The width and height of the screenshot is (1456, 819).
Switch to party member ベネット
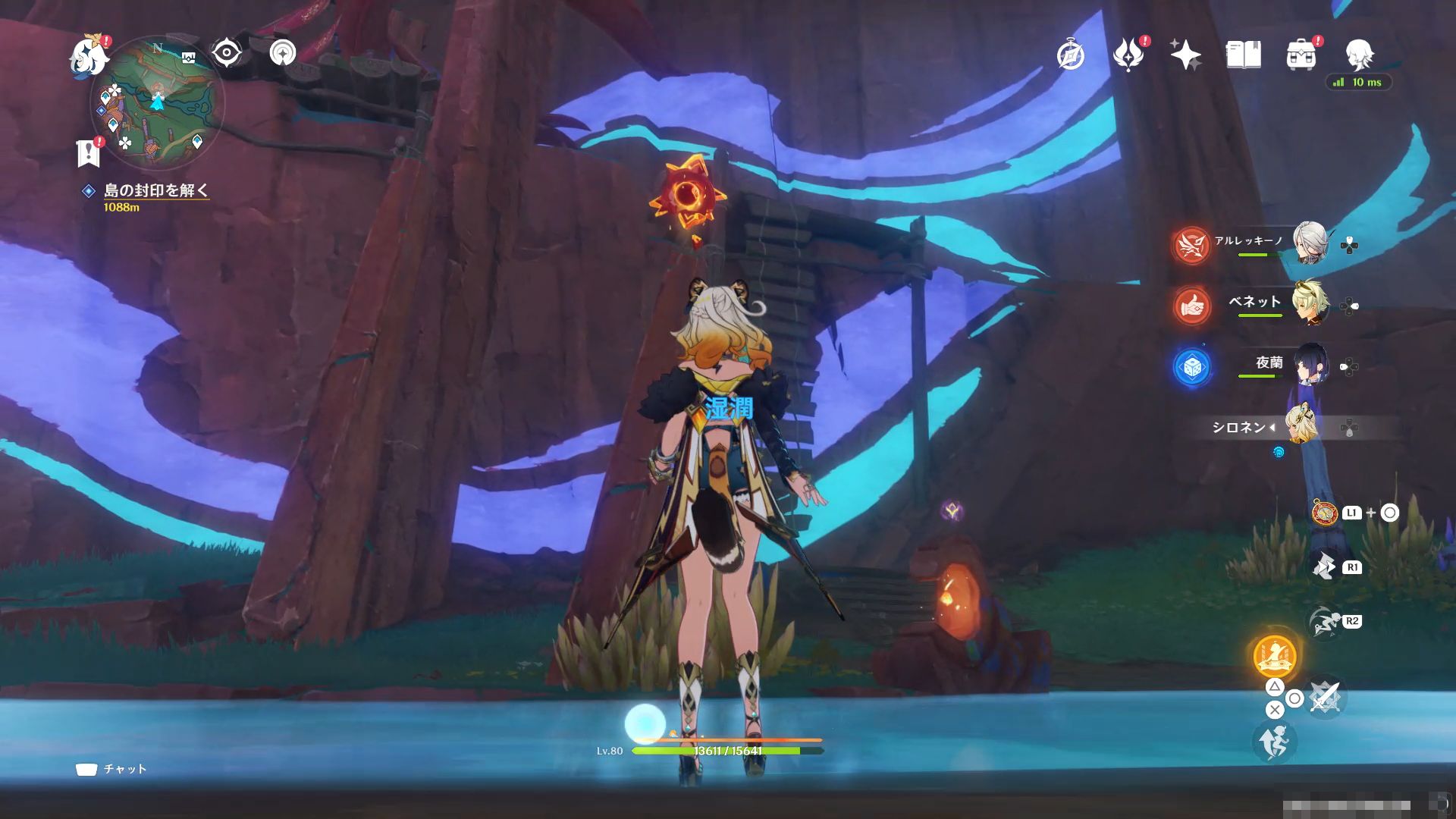coord(1310,303)
